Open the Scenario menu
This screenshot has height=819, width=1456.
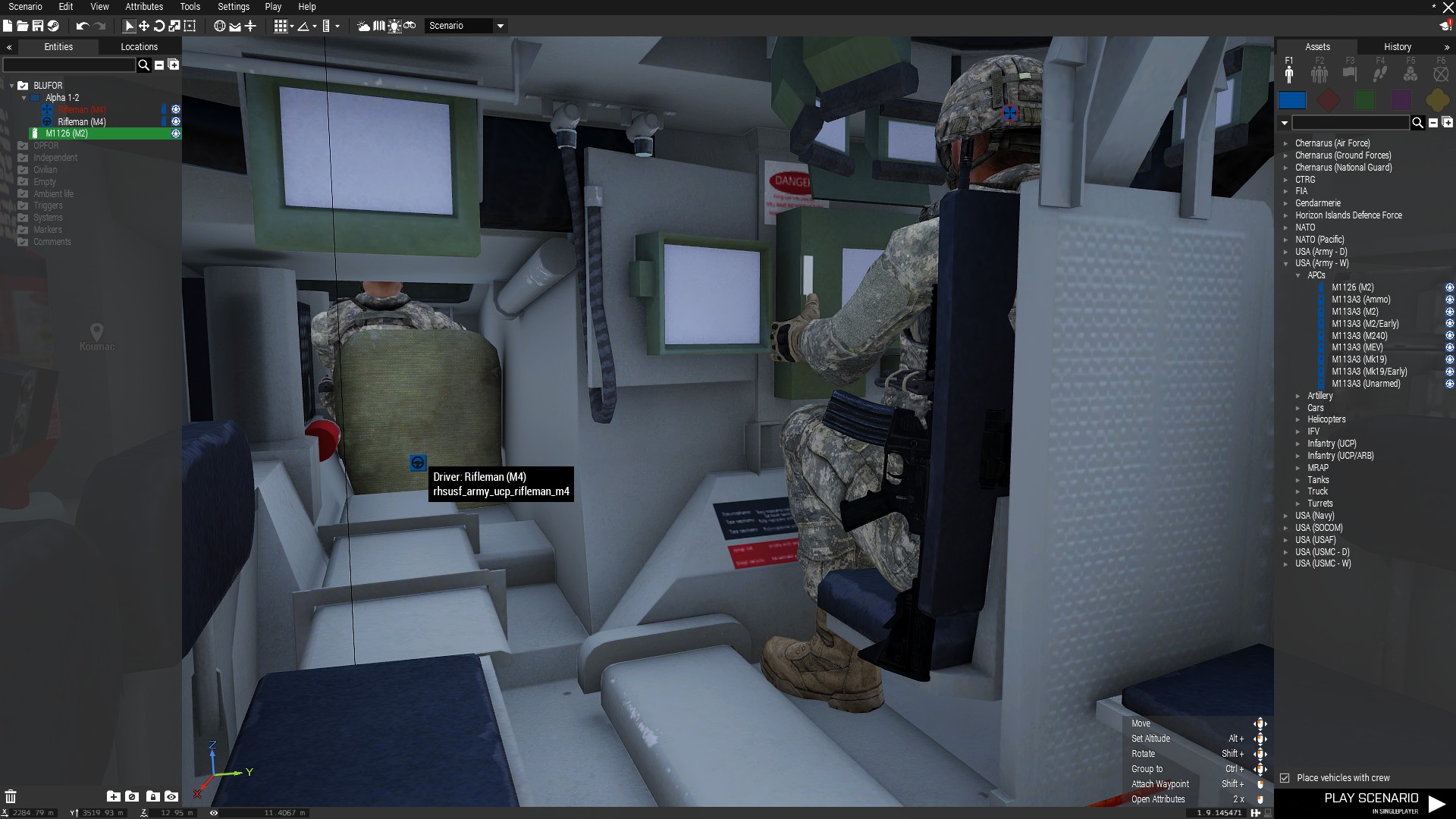click(25, 7)
